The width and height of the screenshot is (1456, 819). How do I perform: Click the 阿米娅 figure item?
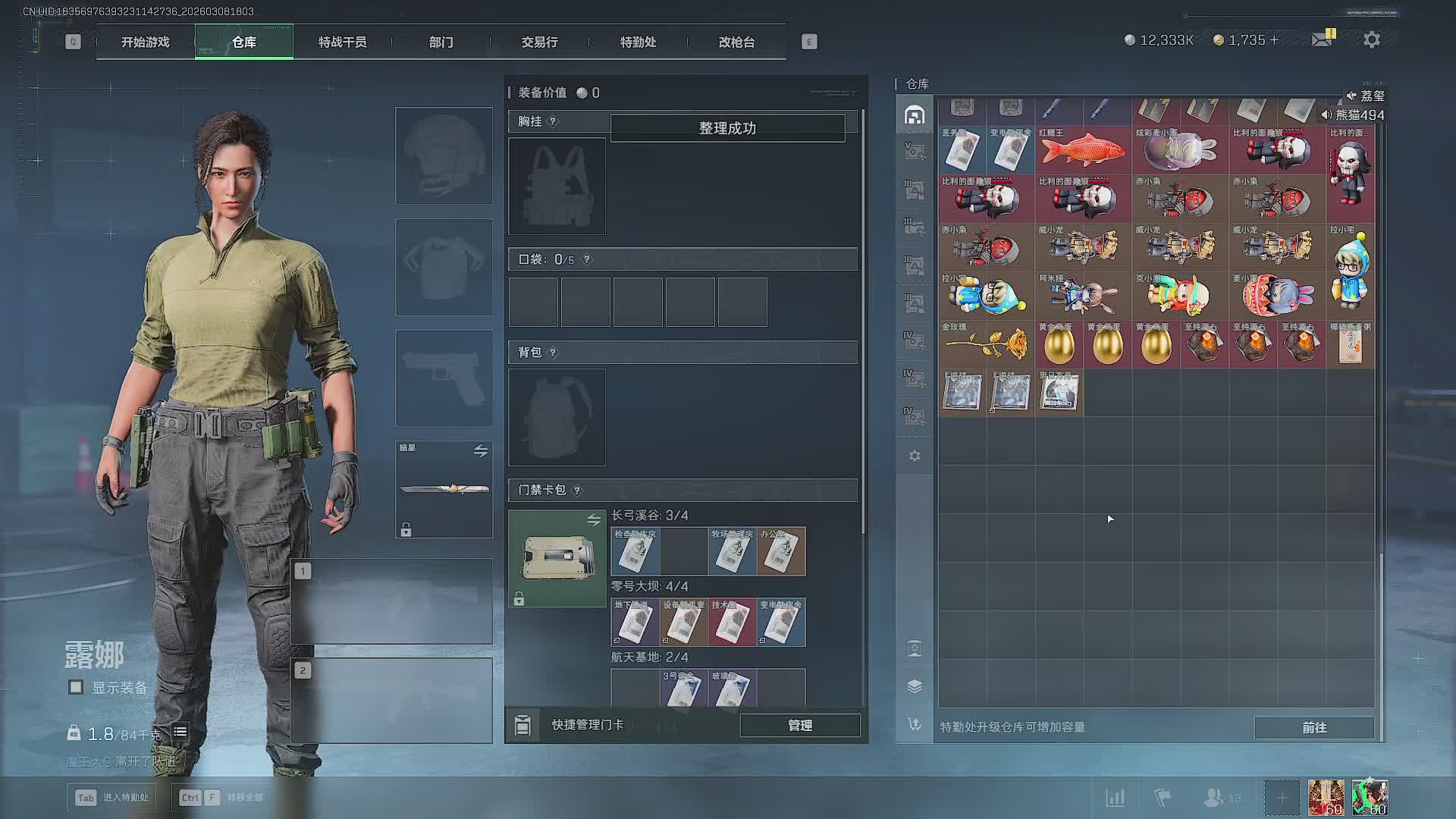click(x=1083, y=296)
